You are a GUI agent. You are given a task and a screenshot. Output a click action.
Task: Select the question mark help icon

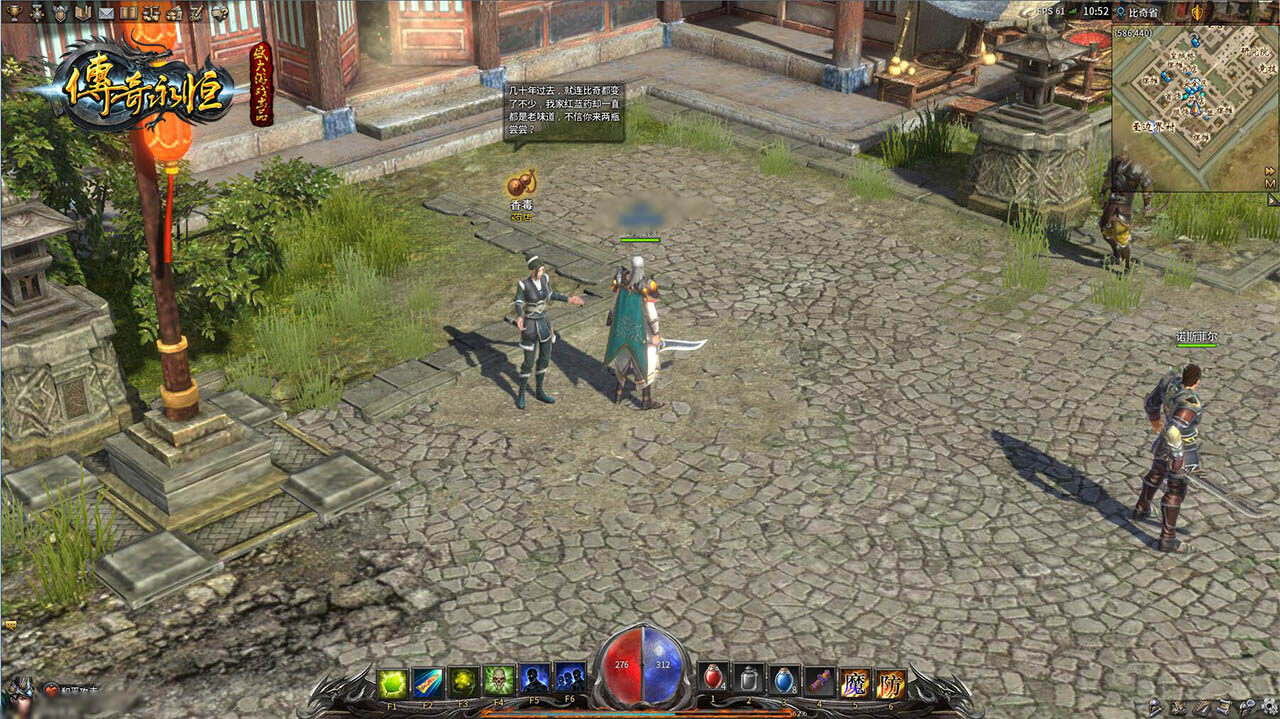(218, 12)
